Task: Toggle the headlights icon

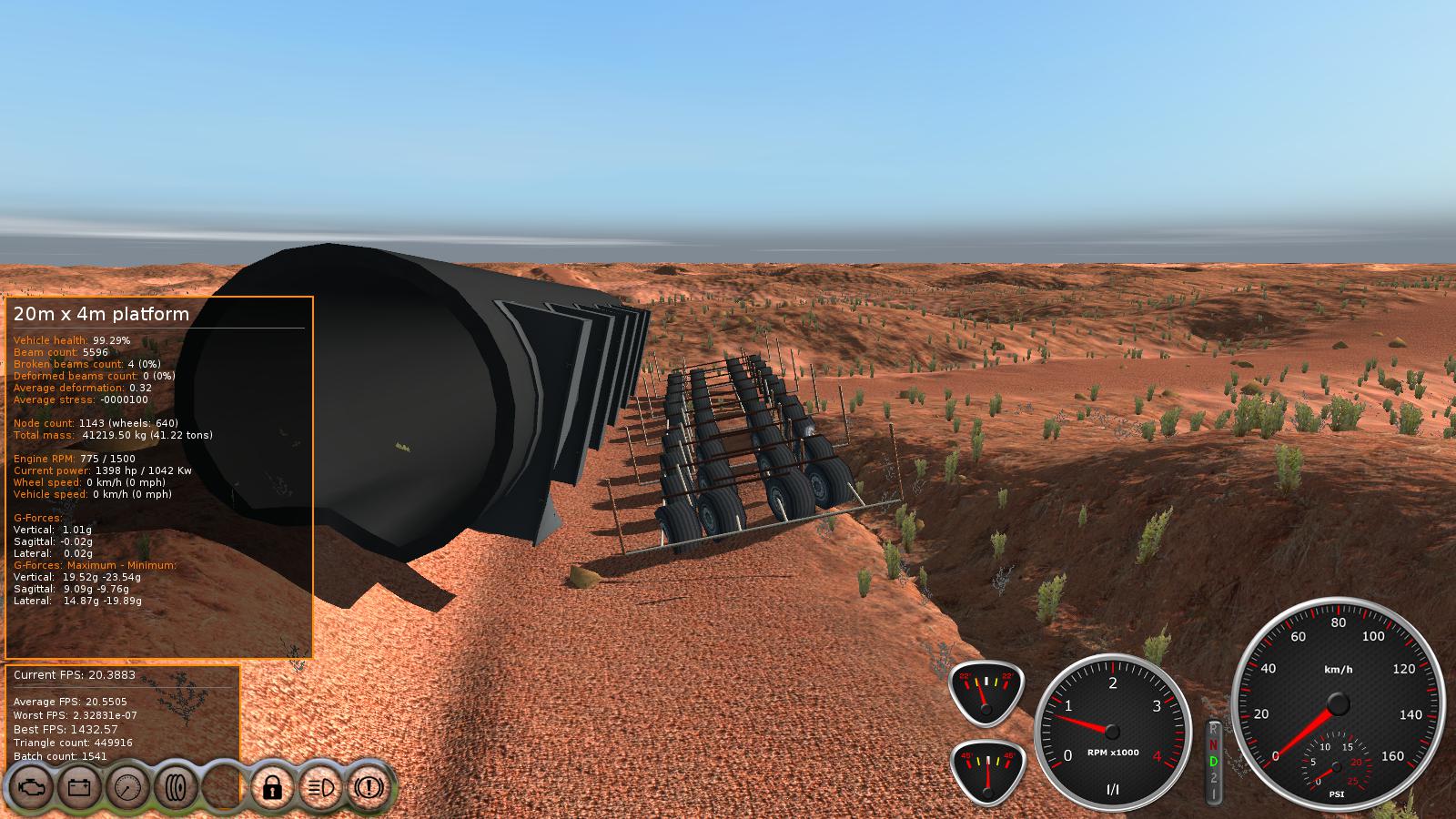Action: tap(319, 786)
